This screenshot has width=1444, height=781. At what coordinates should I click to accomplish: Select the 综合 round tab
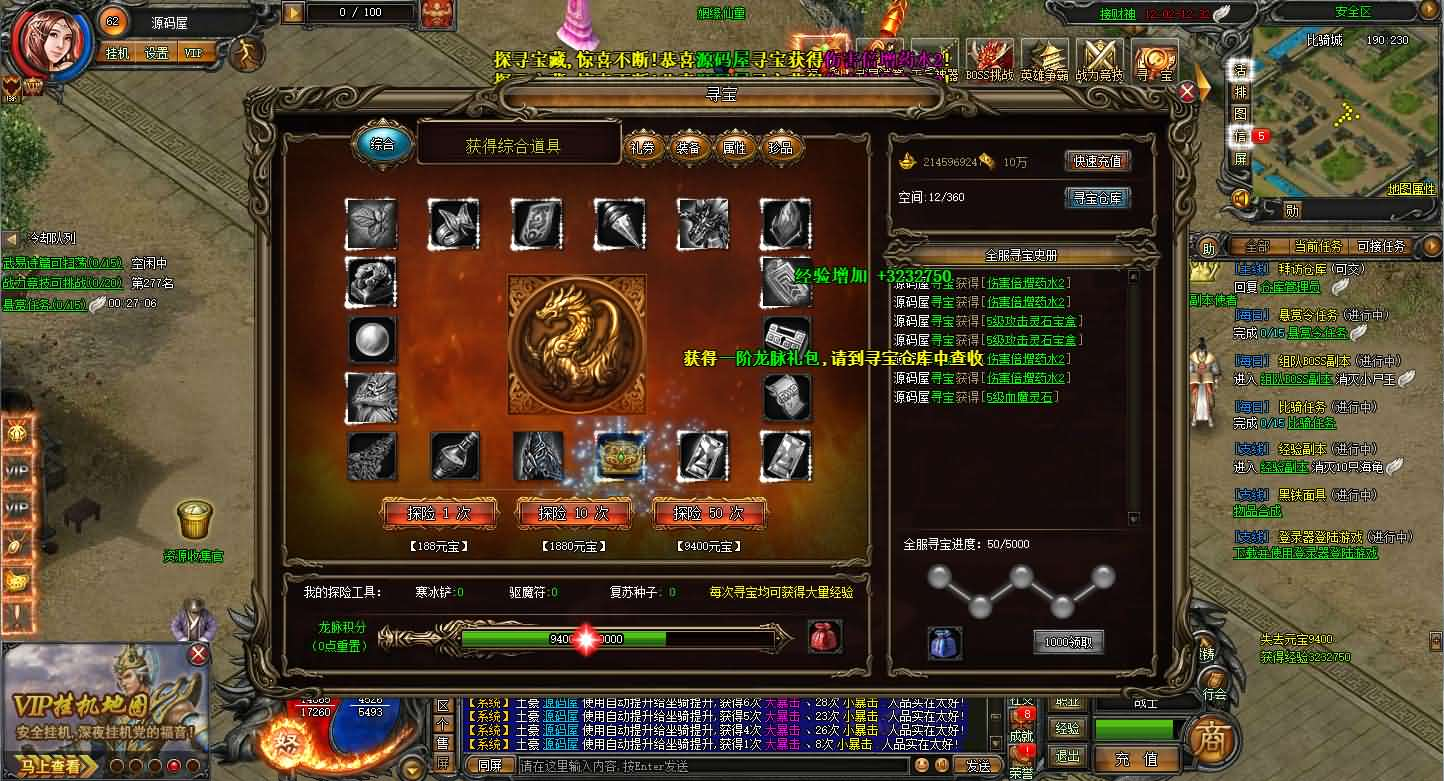[x=382, y=144]
